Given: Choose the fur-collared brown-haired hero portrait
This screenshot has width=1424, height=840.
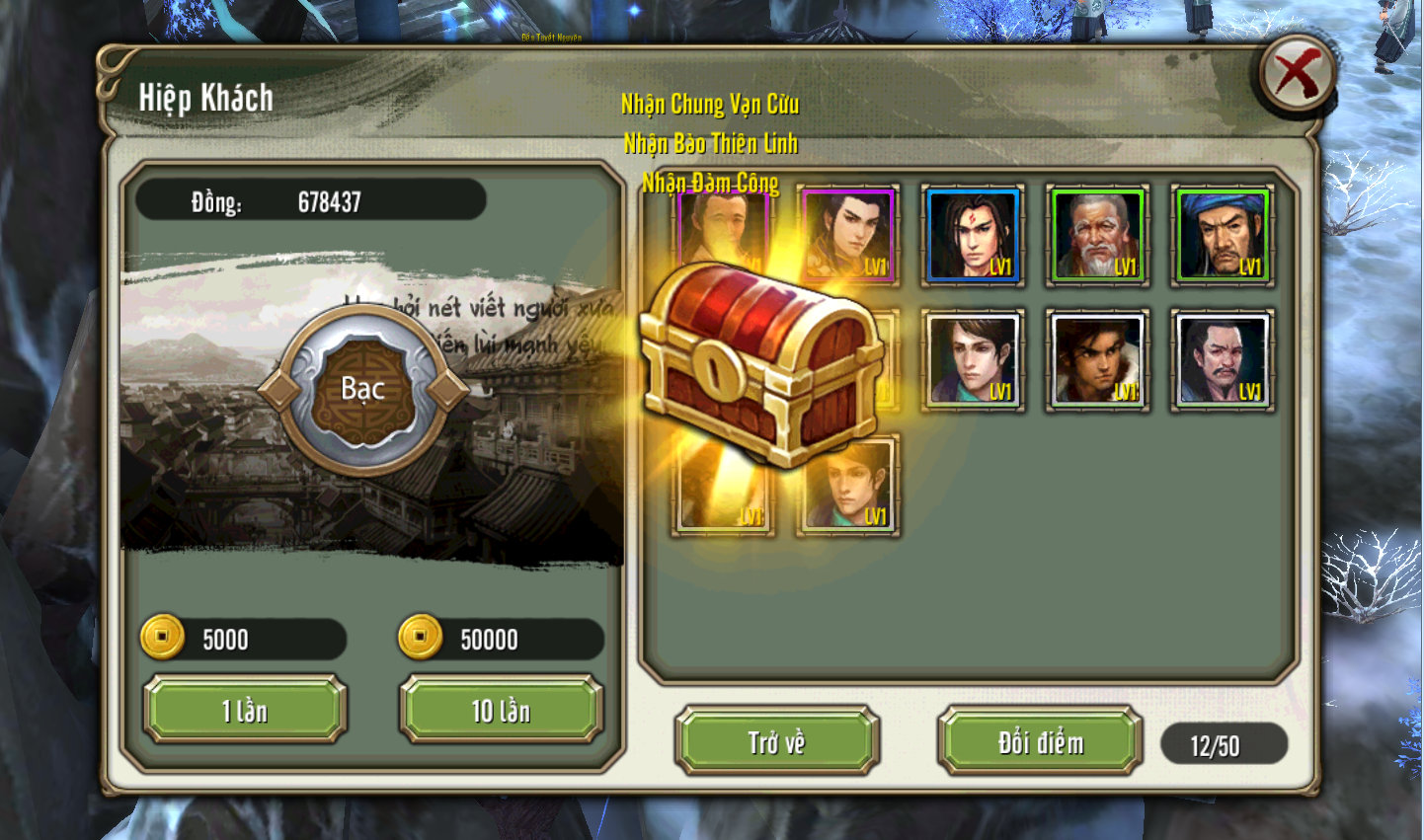Looking at the screenshot, I should tap(1097, 360).
